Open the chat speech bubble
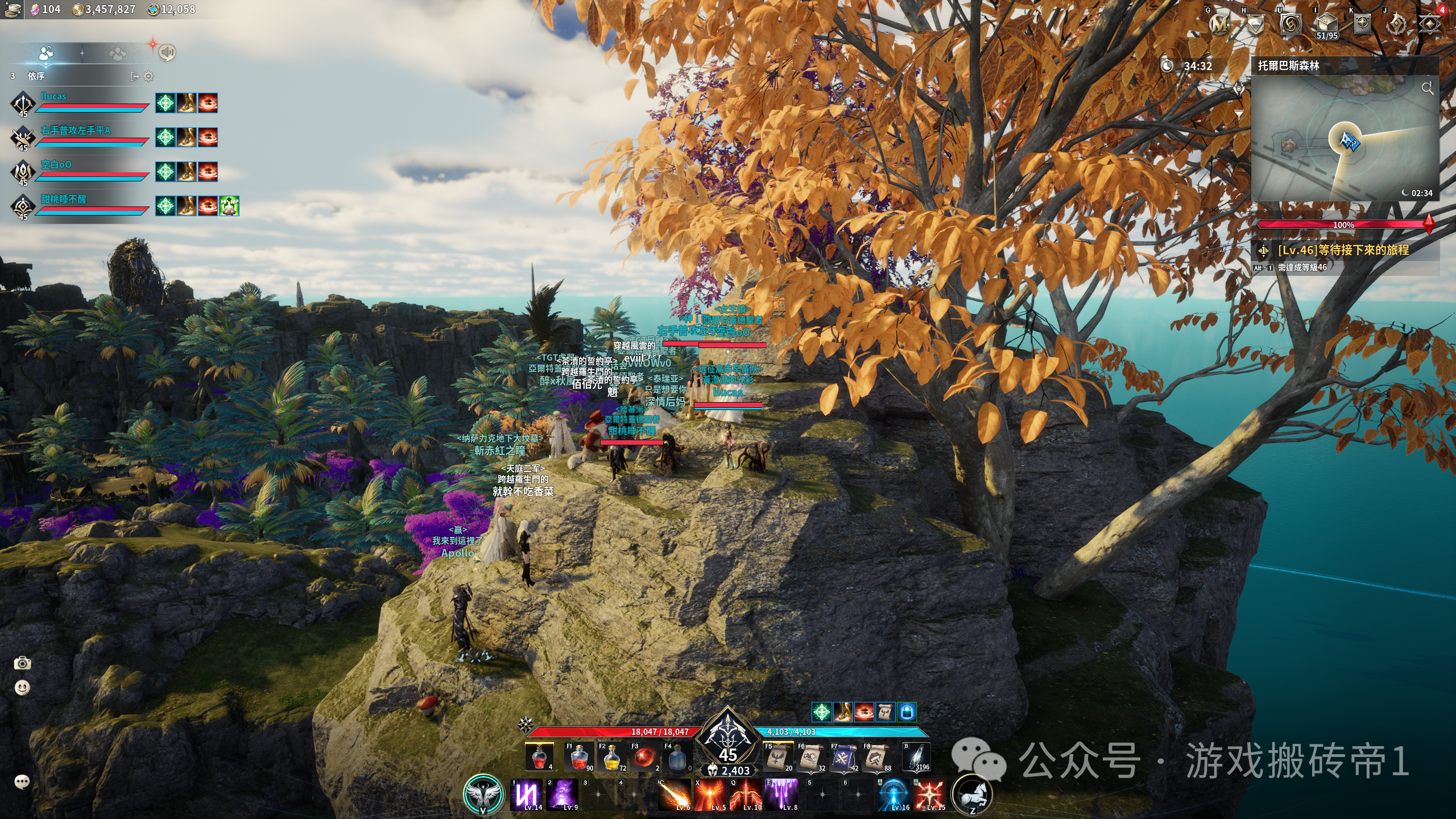Image resolution: width=1456 pixels, height=819 pixels. 22,781
